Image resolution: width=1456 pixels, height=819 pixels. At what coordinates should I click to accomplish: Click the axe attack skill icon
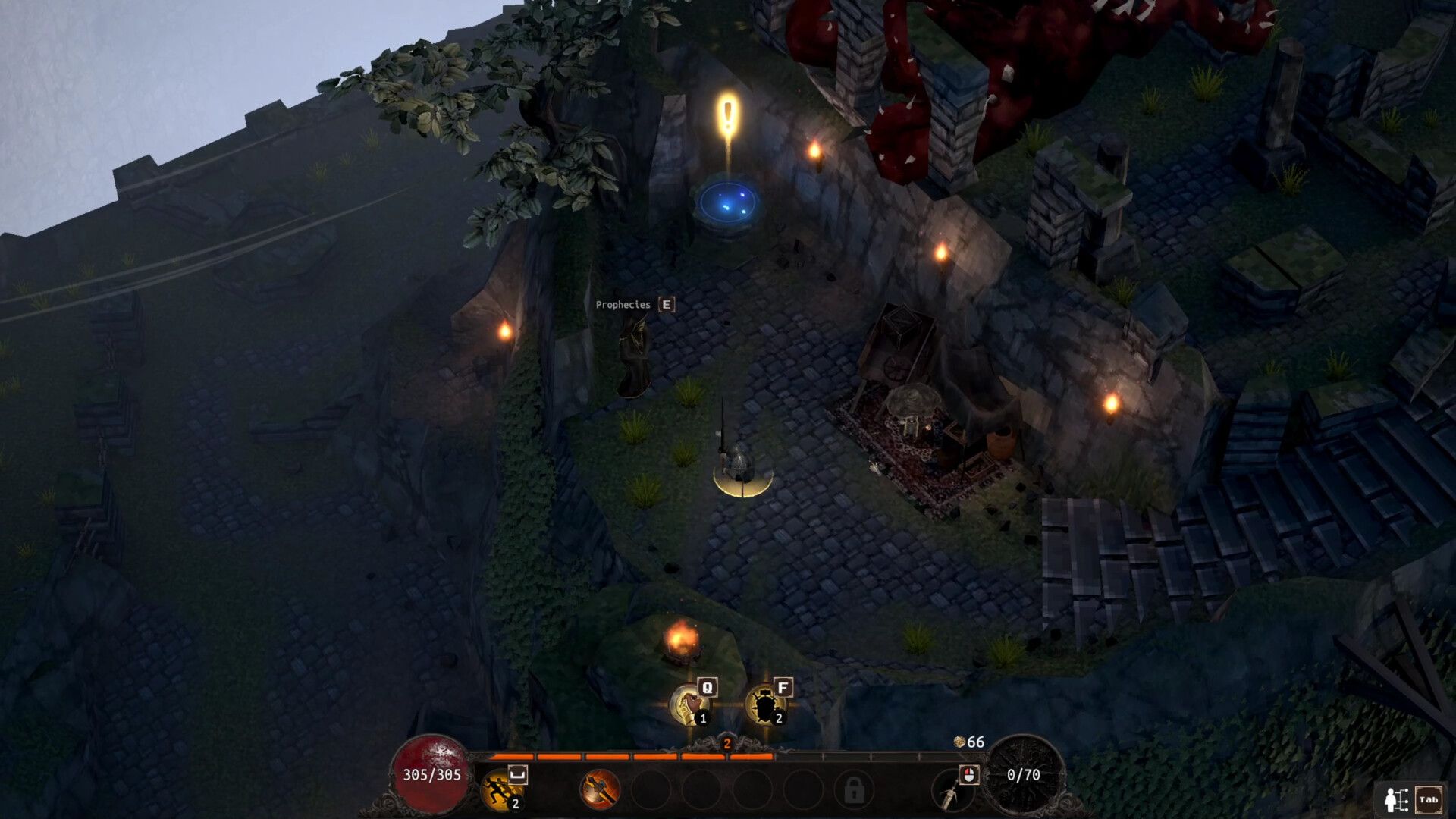click(599, 792)
